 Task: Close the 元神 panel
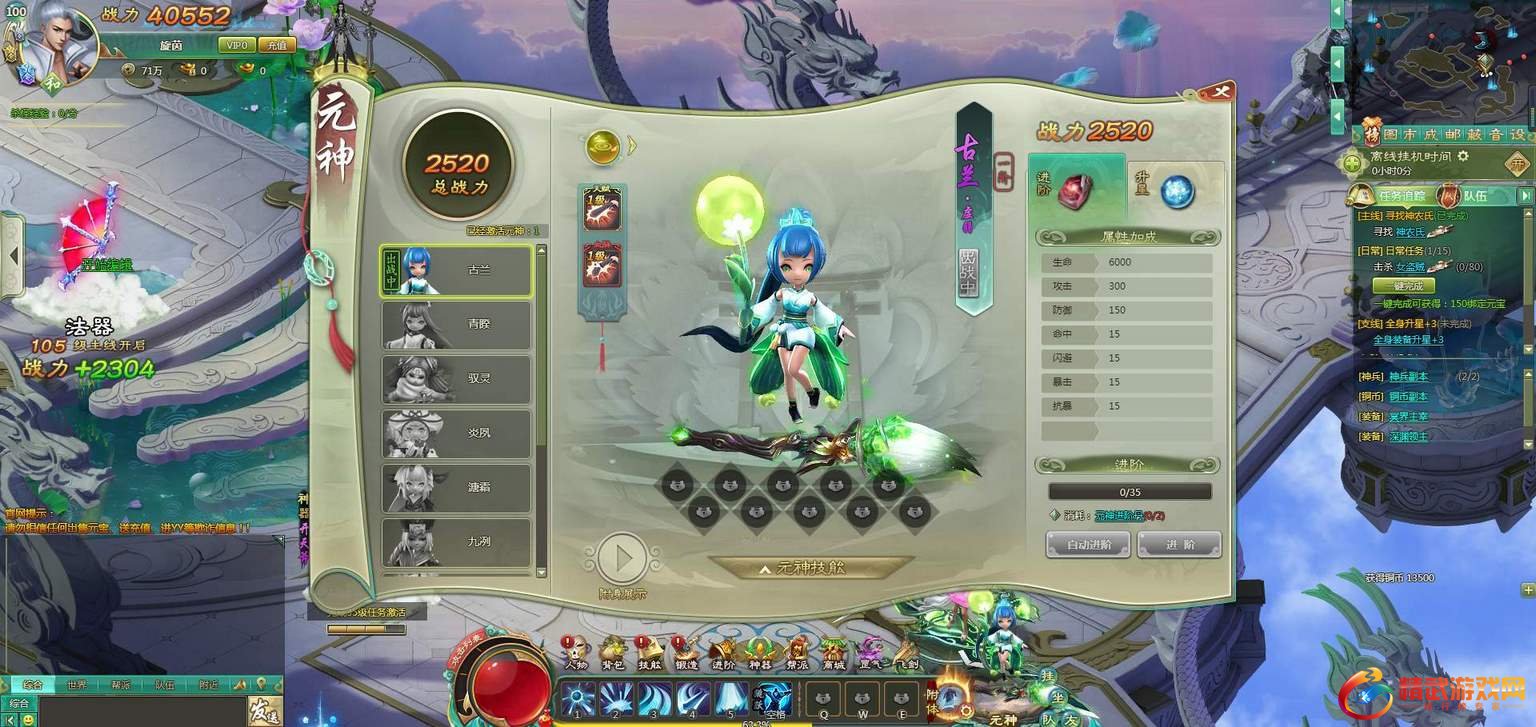pos(1219,92)
